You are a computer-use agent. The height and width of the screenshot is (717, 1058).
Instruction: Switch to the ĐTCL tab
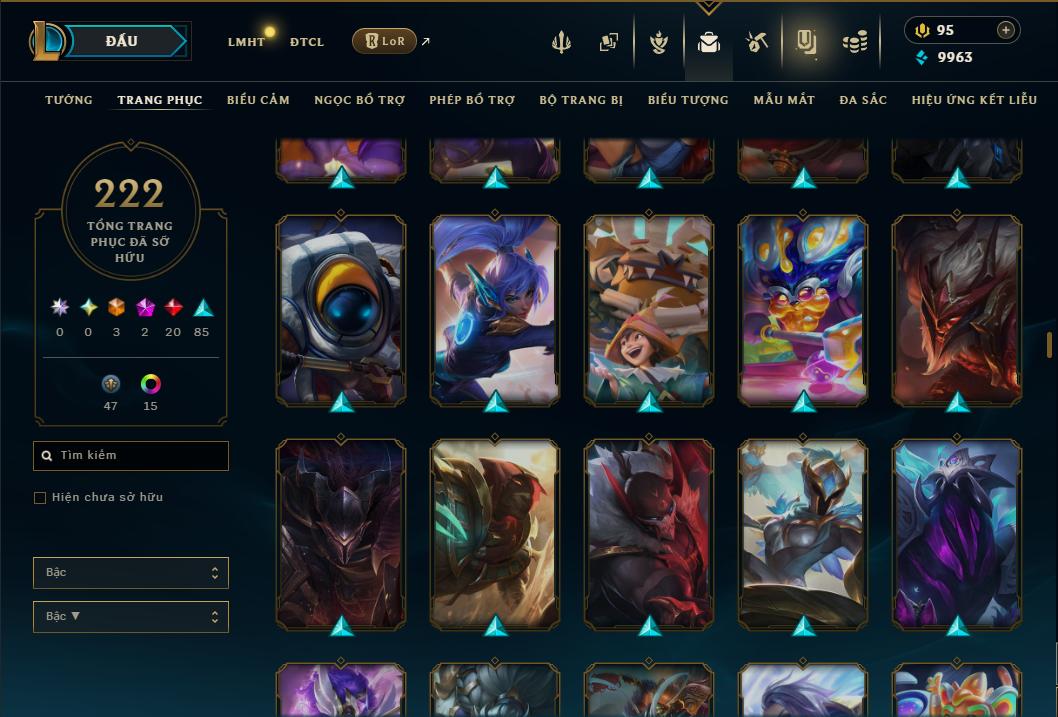(307, 42)
